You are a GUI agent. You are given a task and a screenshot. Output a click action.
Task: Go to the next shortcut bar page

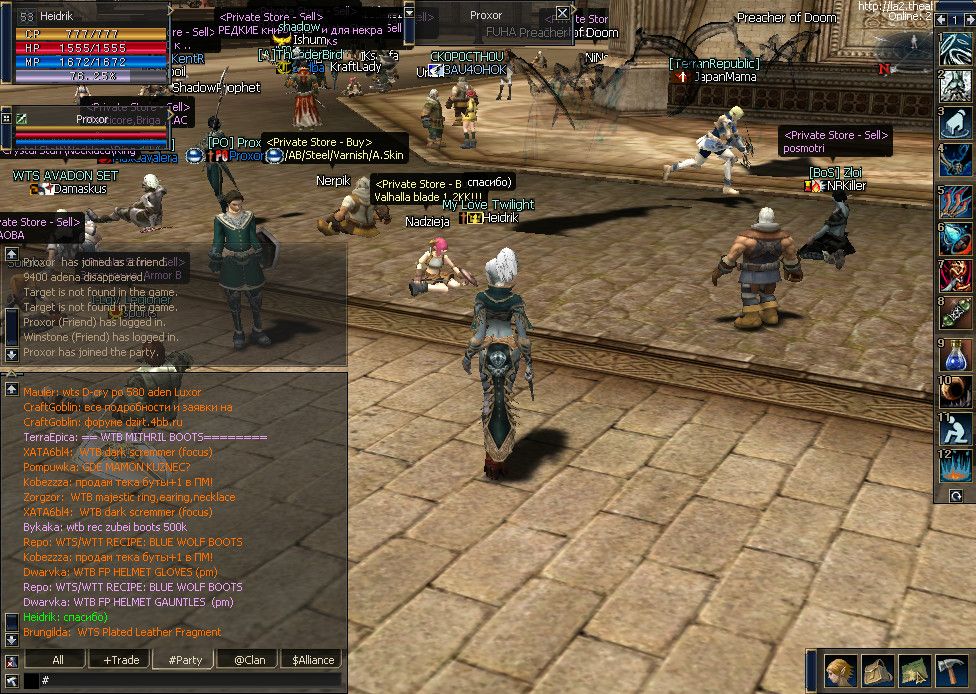[x=970, y=19]
